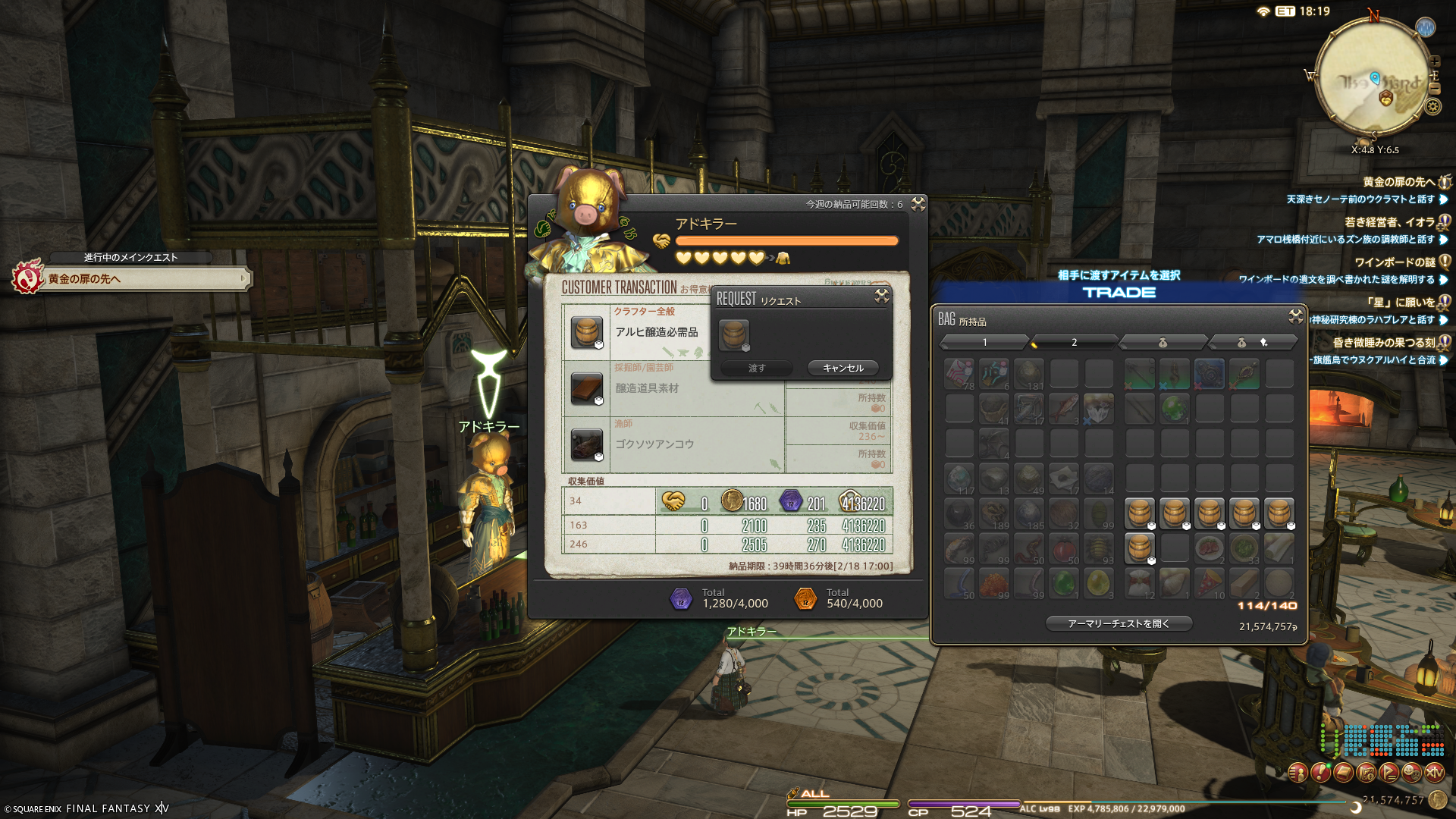Screen dimensions: 1456x819
Task: Select the red tomato item in the bag
Action: coord(1064,548)
